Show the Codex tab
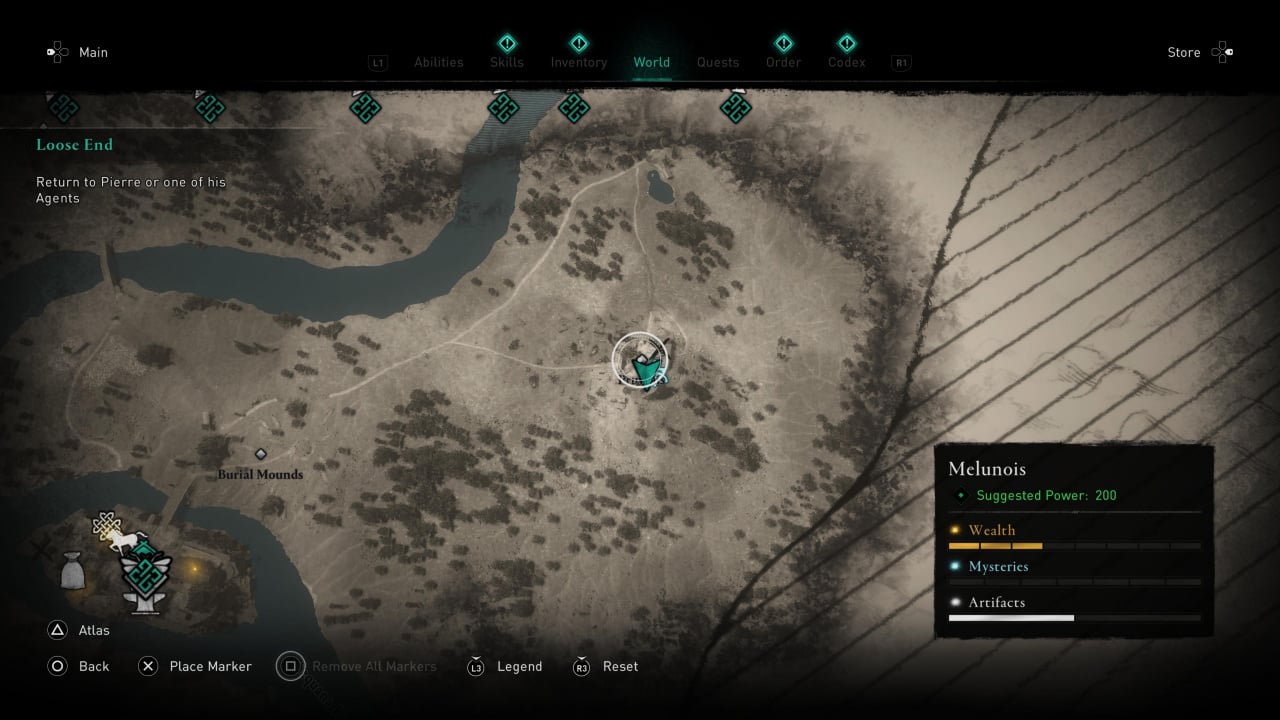 [846, 62]
